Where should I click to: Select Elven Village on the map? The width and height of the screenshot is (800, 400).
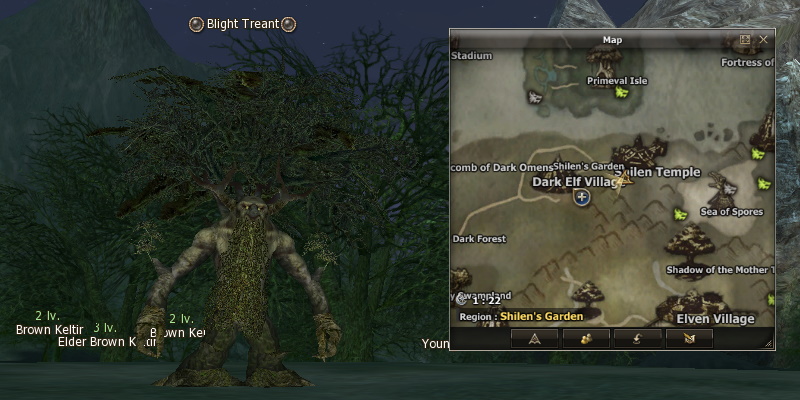coord(714,318)
